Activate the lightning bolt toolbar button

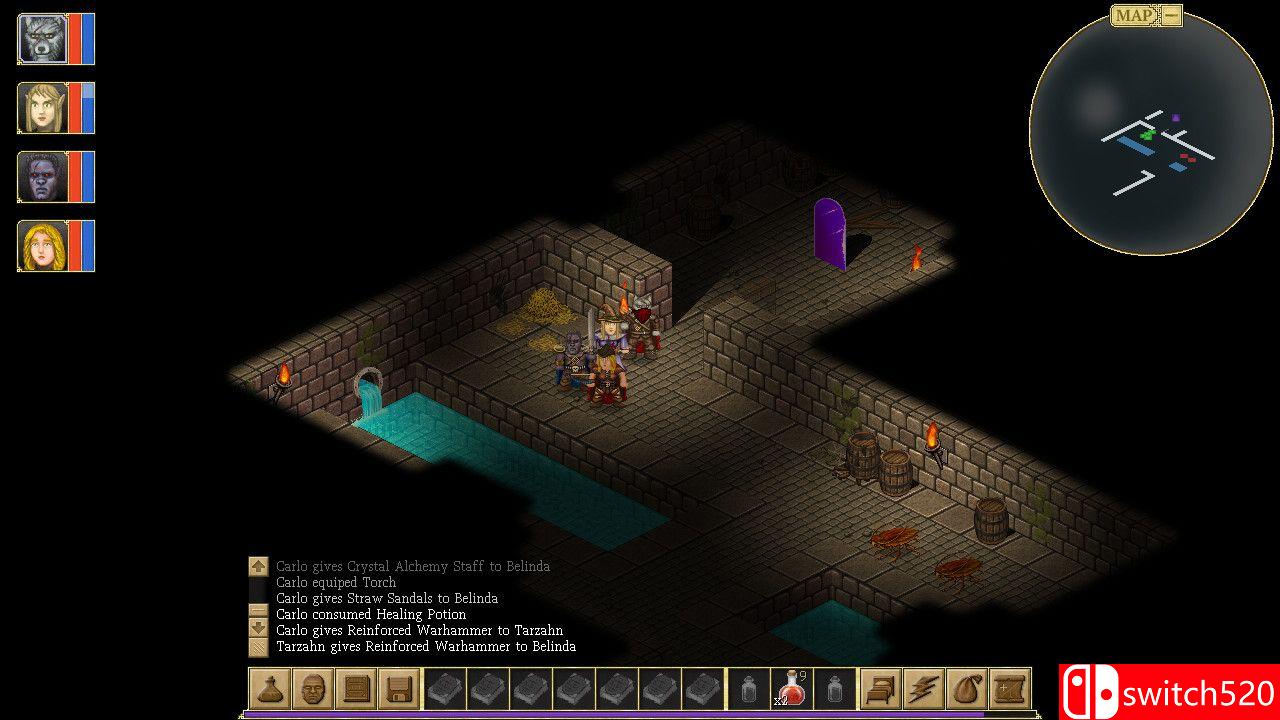coord(923,689)
